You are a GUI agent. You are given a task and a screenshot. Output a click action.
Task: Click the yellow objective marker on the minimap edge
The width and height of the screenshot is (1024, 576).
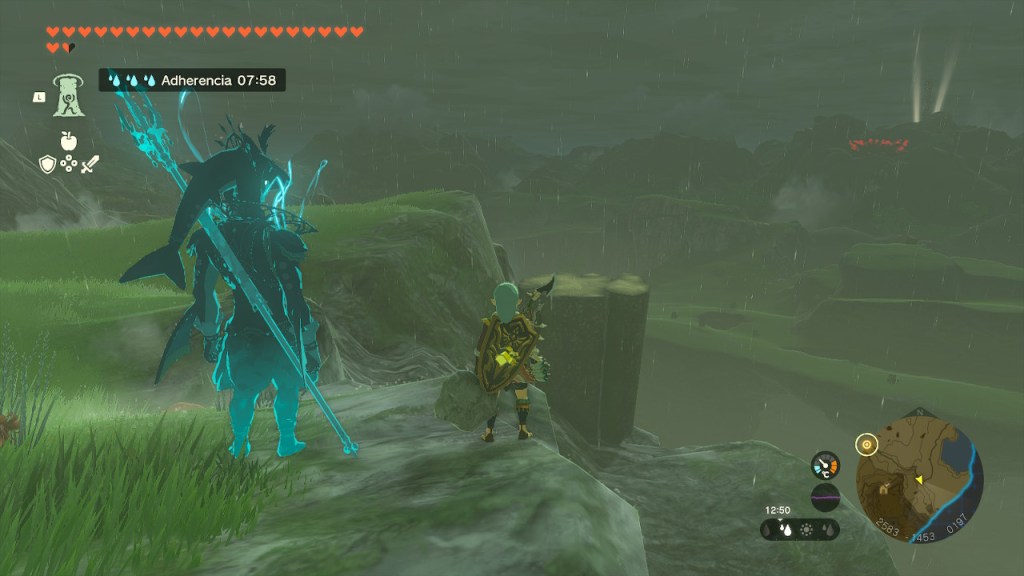coord(867,443)
